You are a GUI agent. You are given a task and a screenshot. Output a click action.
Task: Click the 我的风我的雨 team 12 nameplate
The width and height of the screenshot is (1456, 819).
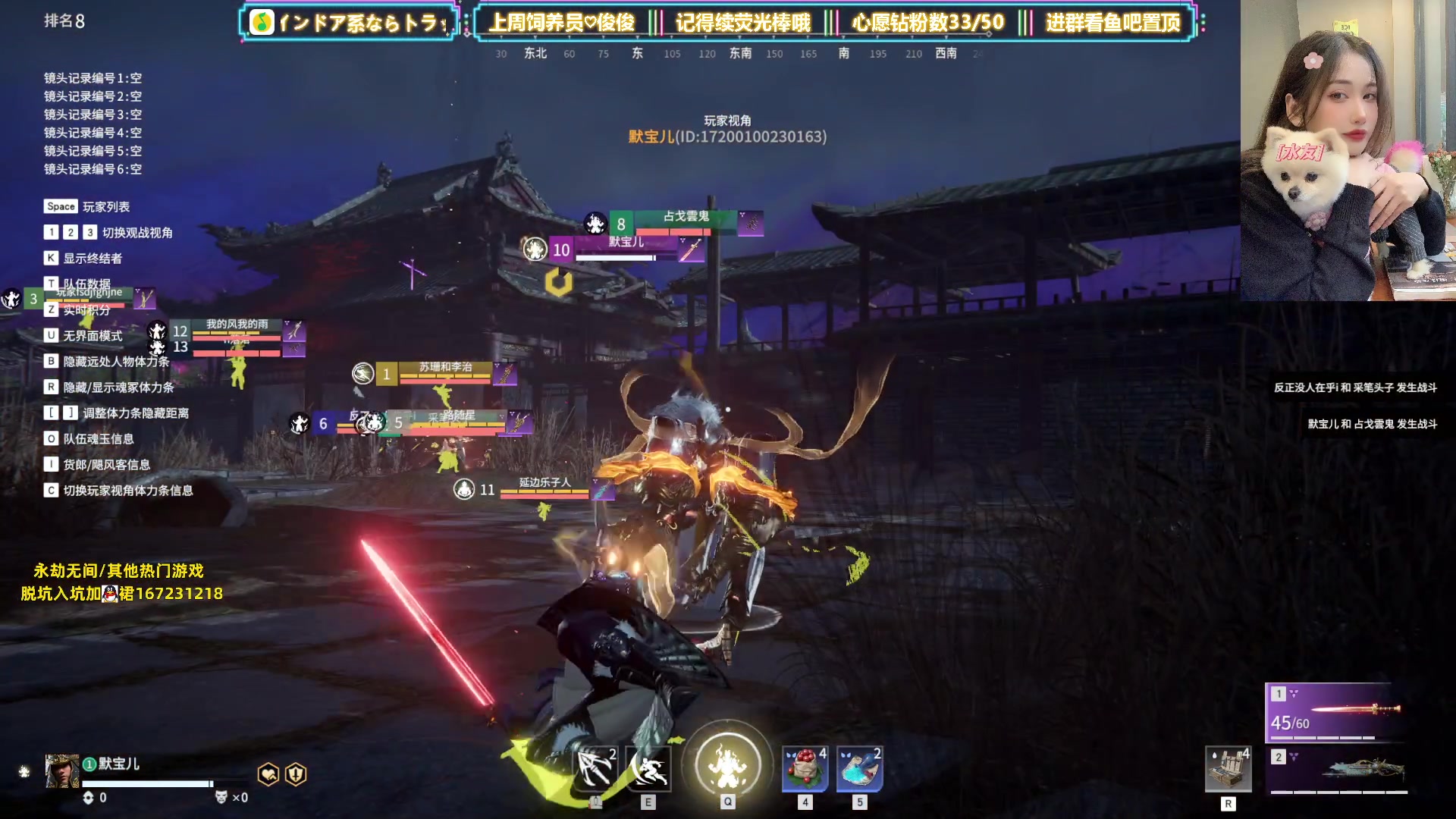coord(237,326)
